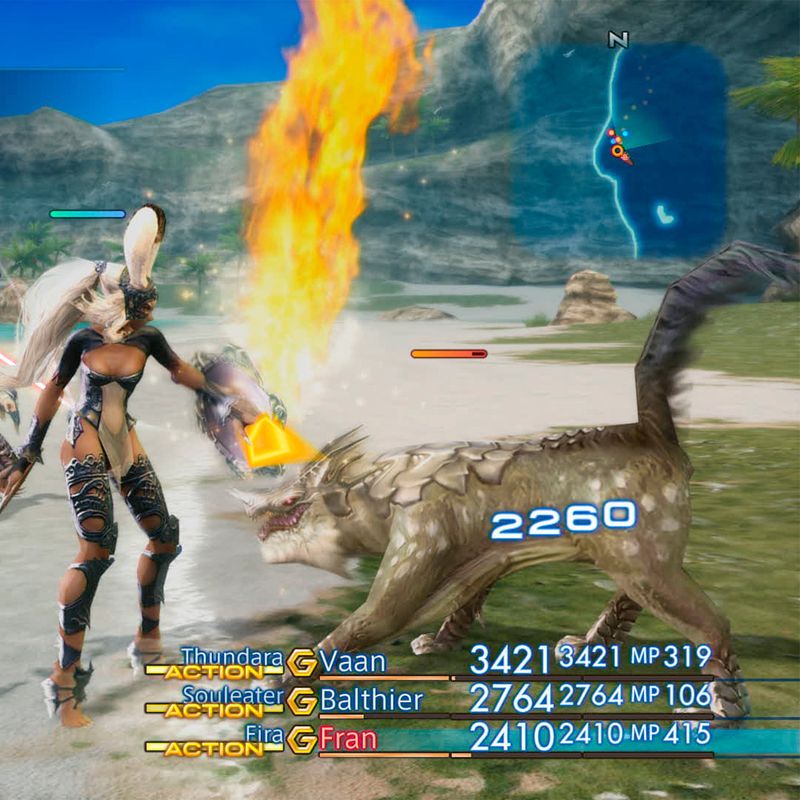Choose Balthier's party row
Image resolution: width=800 pixels, height=800 pixels.
pos(370,700)
